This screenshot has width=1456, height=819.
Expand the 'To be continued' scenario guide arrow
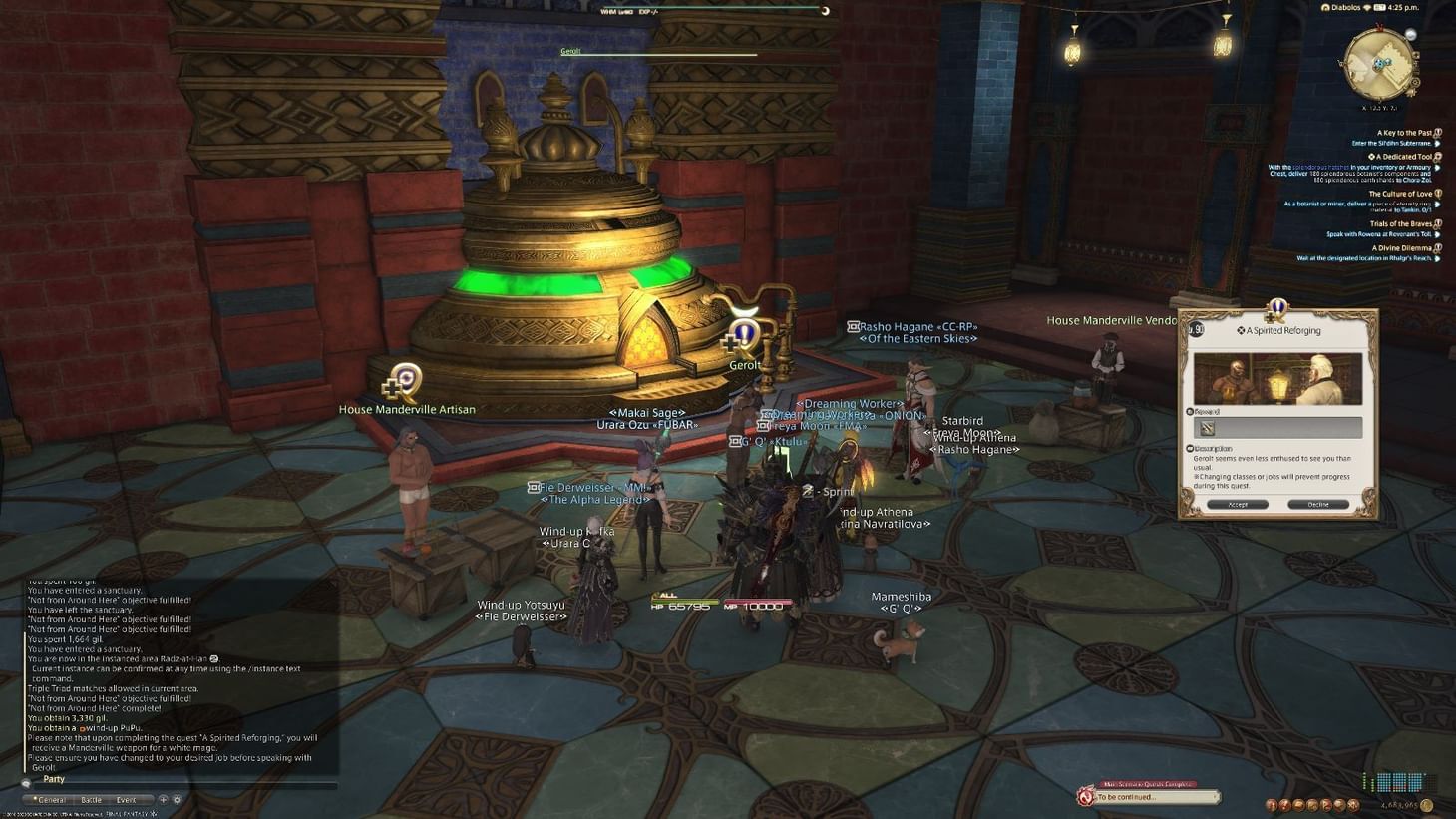tap(1217, 798)
